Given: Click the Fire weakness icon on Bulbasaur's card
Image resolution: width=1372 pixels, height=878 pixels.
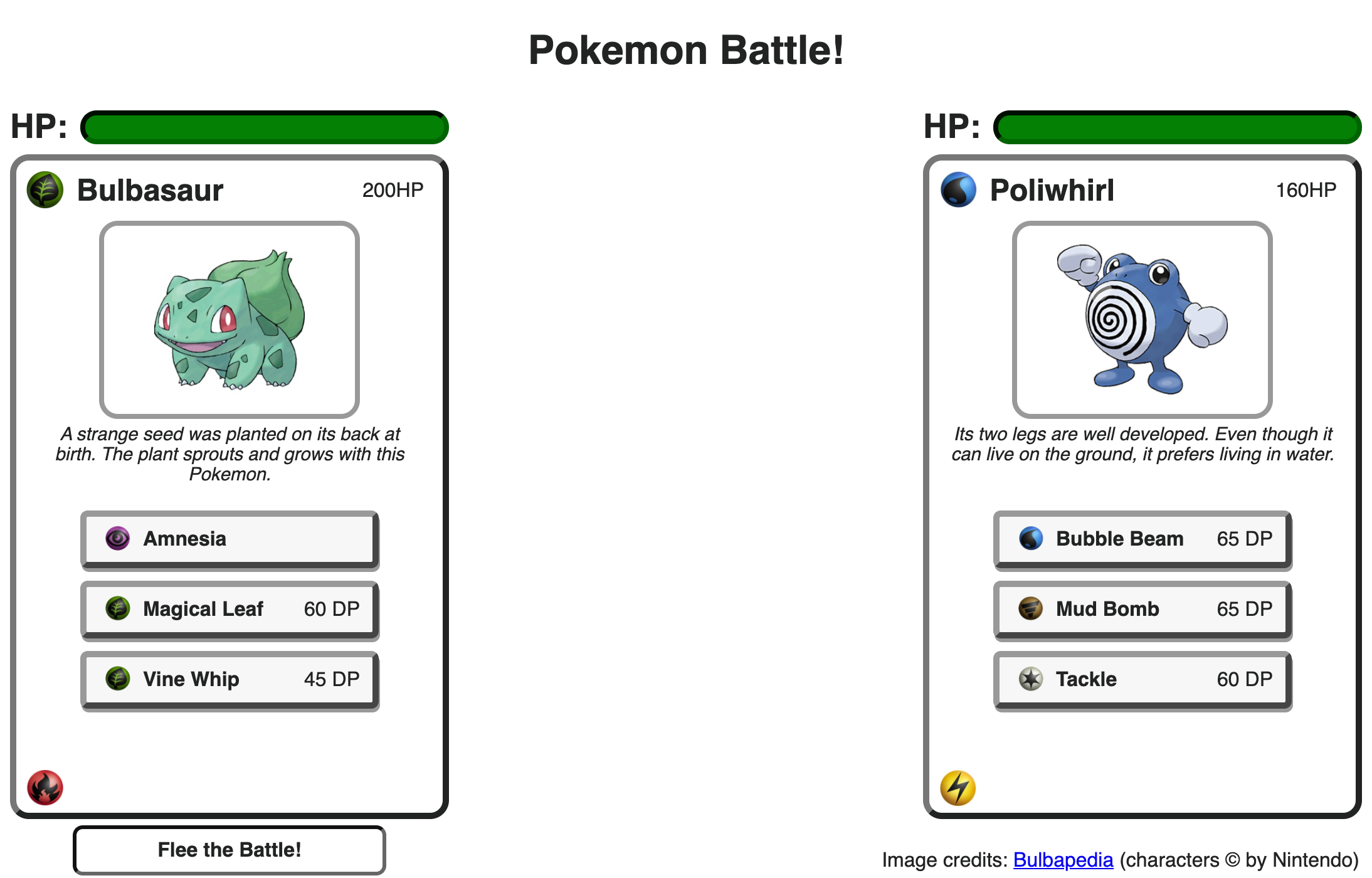Looking at the screenshot, I should coord(45,788).
